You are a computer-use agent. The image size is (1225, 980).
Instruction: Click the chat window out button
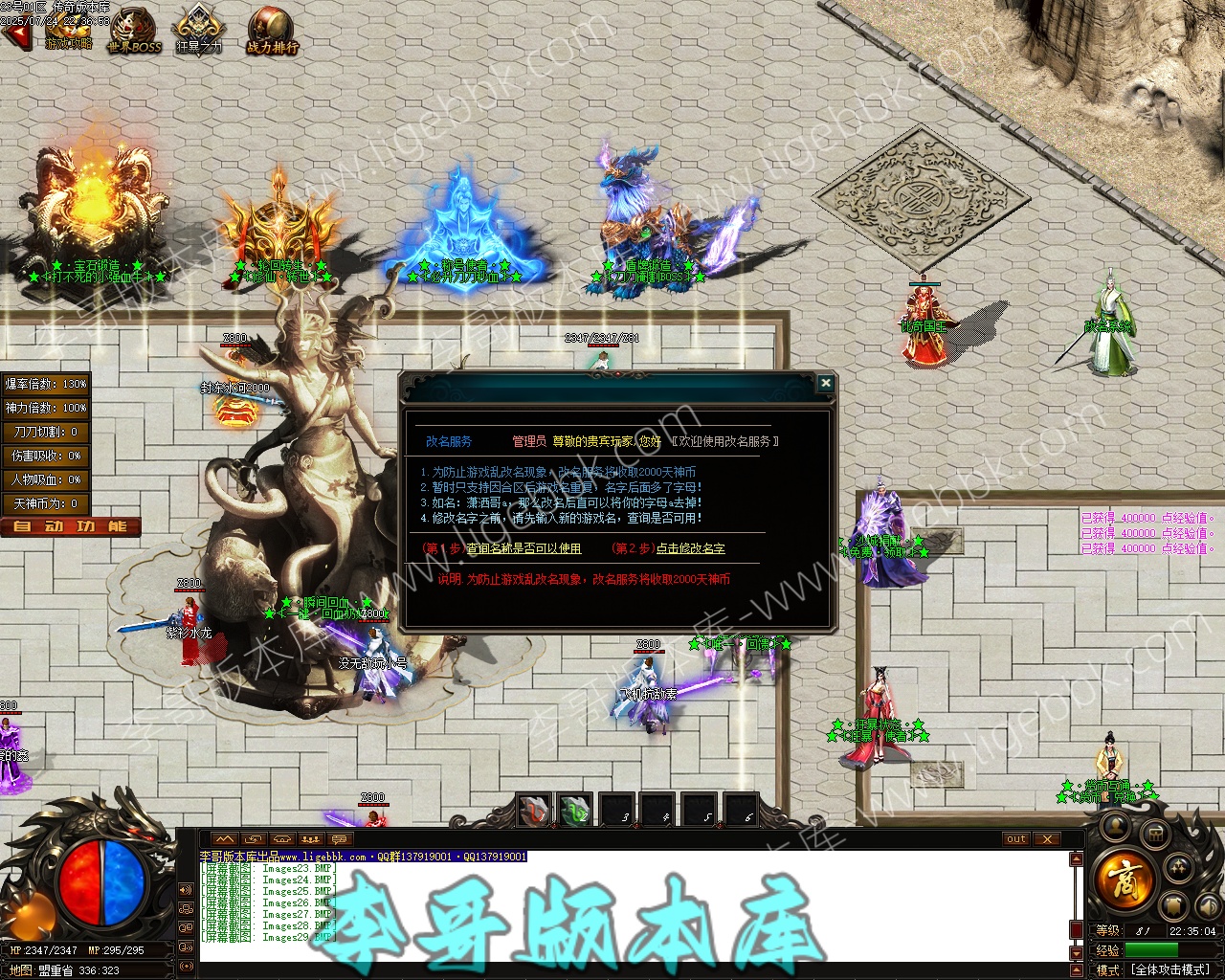(1015, 839)
